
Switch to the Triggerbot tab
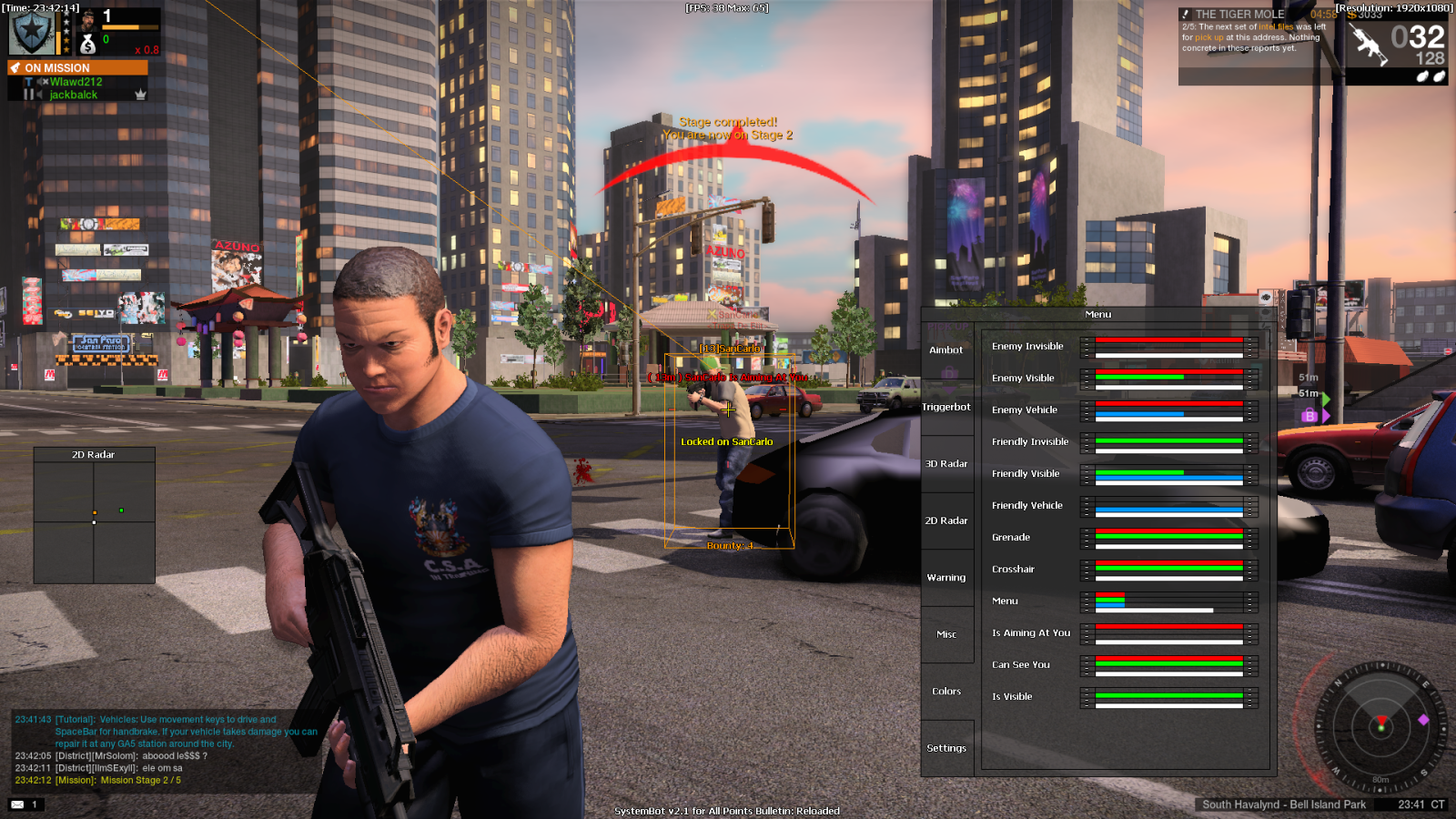(946, 407)
